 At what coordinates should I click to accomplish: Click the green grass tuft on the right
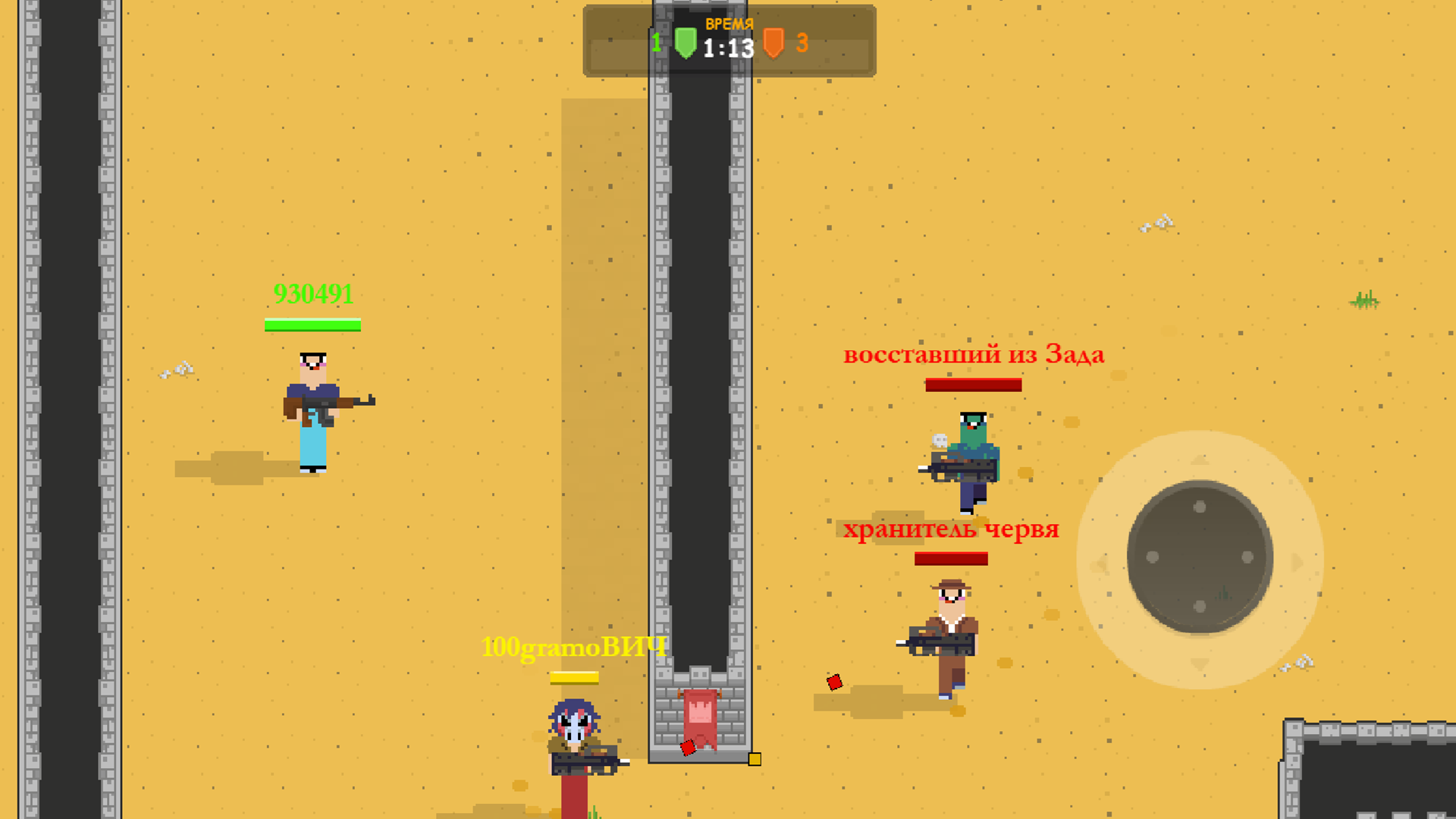tap(1365, 301)
